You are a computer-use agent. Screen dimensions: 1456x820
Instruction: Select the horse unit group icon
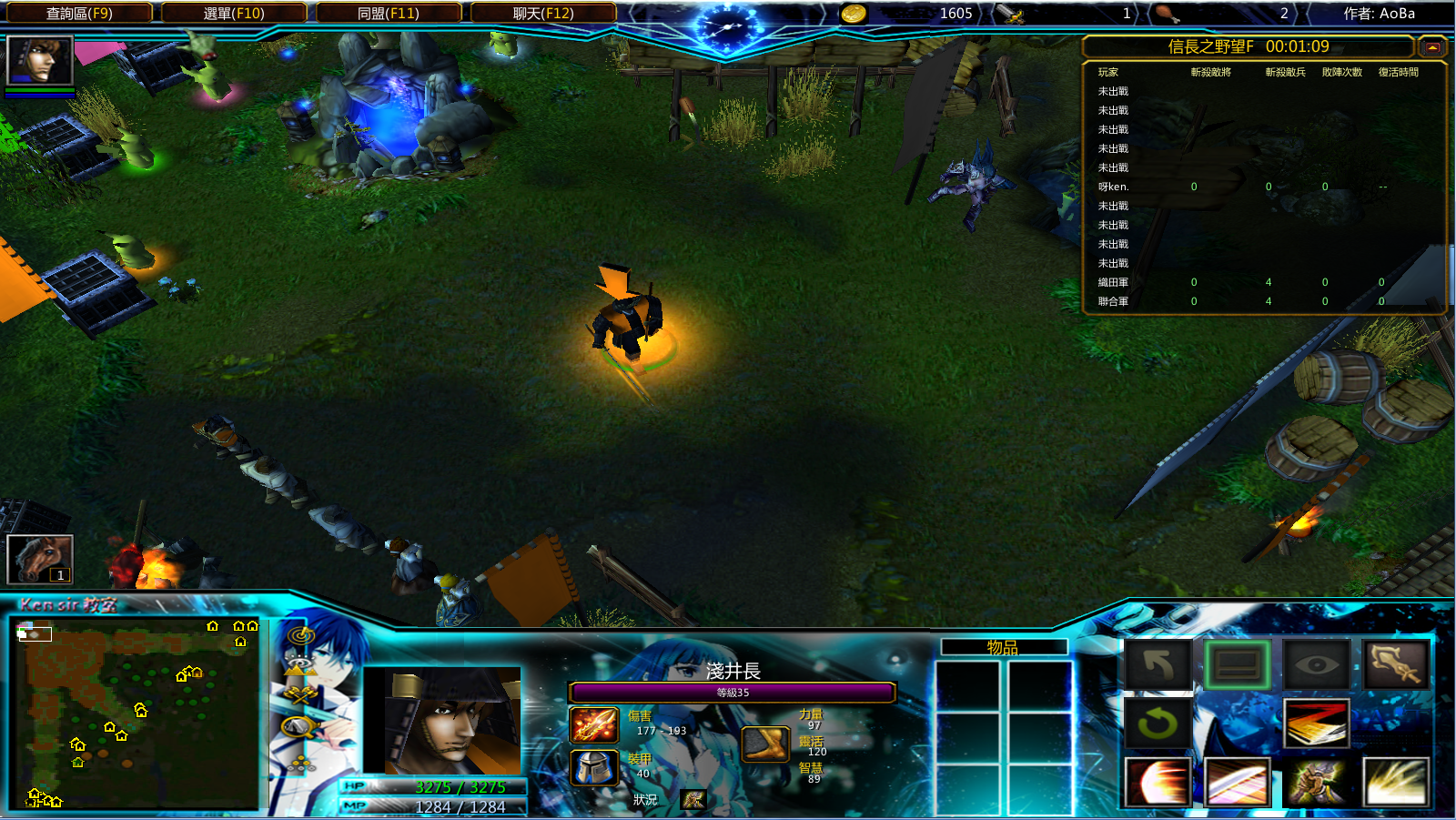(x=39, y=558)
